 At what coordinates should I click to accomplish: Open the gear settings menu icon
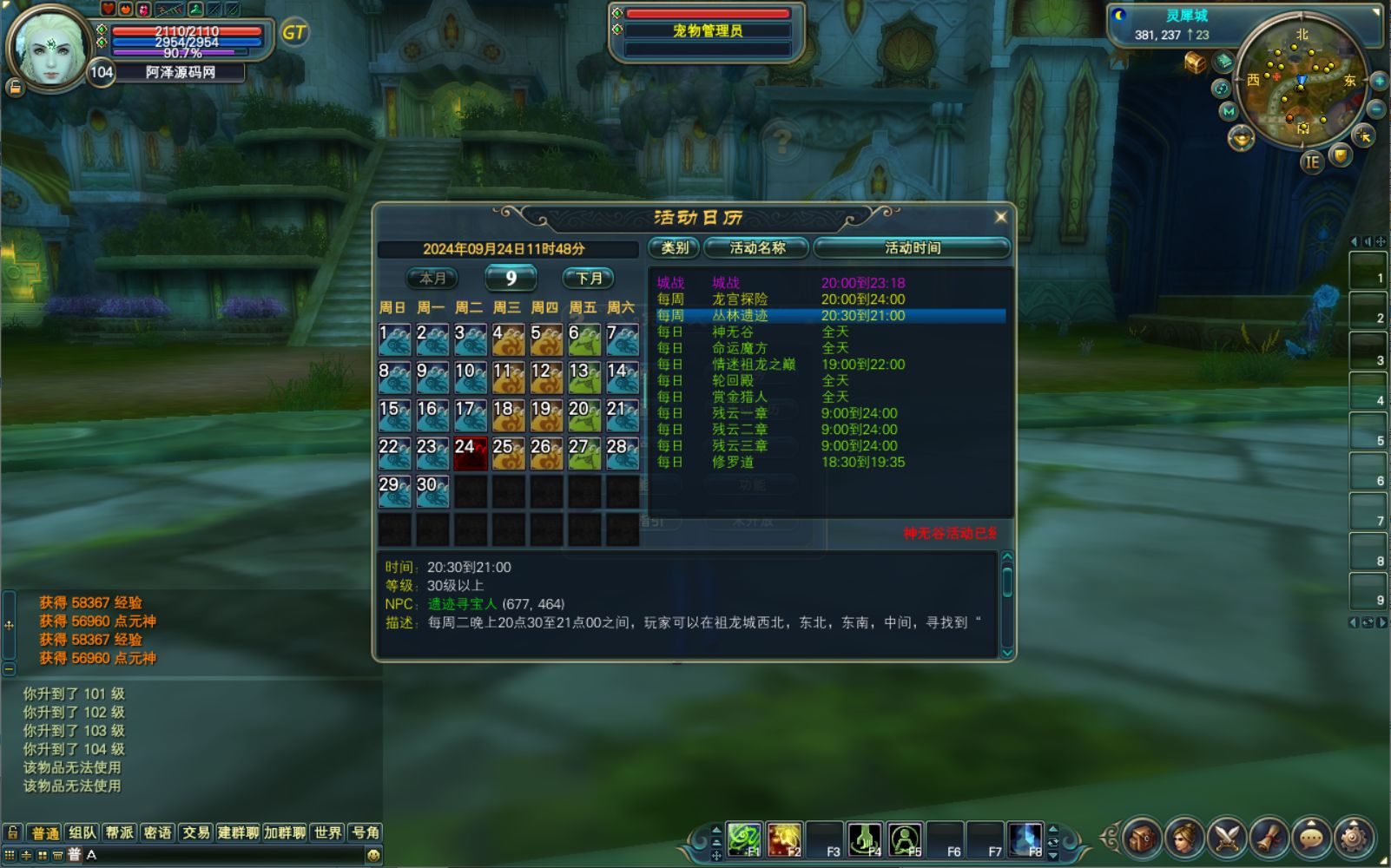1353,838
